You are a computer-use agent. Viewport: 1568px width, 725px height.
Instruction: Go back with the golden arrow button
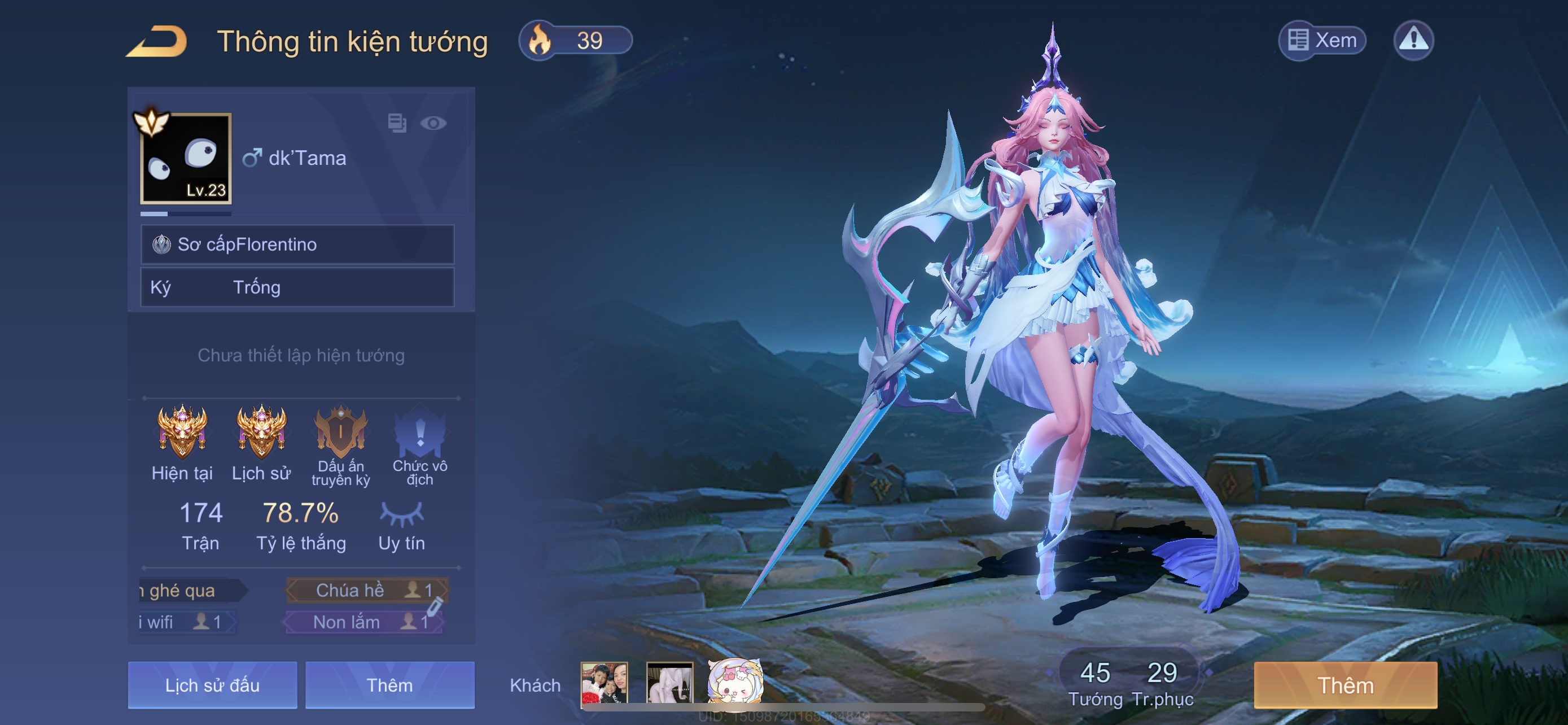pyautogui.click(x=157, y=41)
